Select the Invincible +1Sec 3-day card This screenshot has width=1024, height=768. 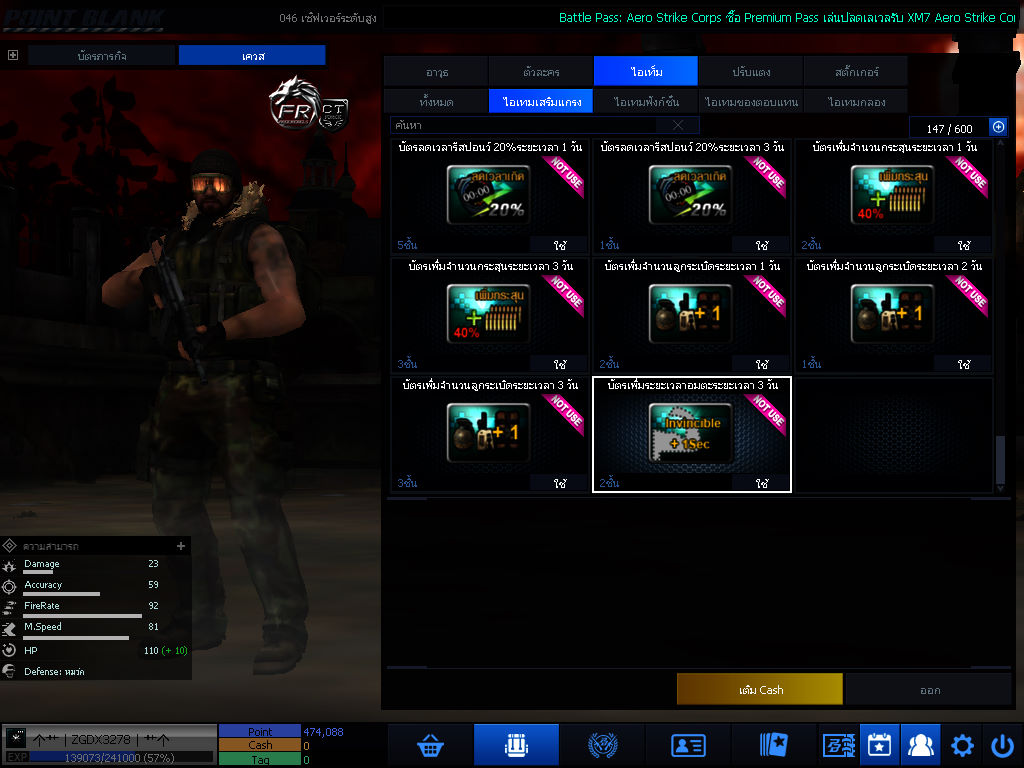click(691, 434)
